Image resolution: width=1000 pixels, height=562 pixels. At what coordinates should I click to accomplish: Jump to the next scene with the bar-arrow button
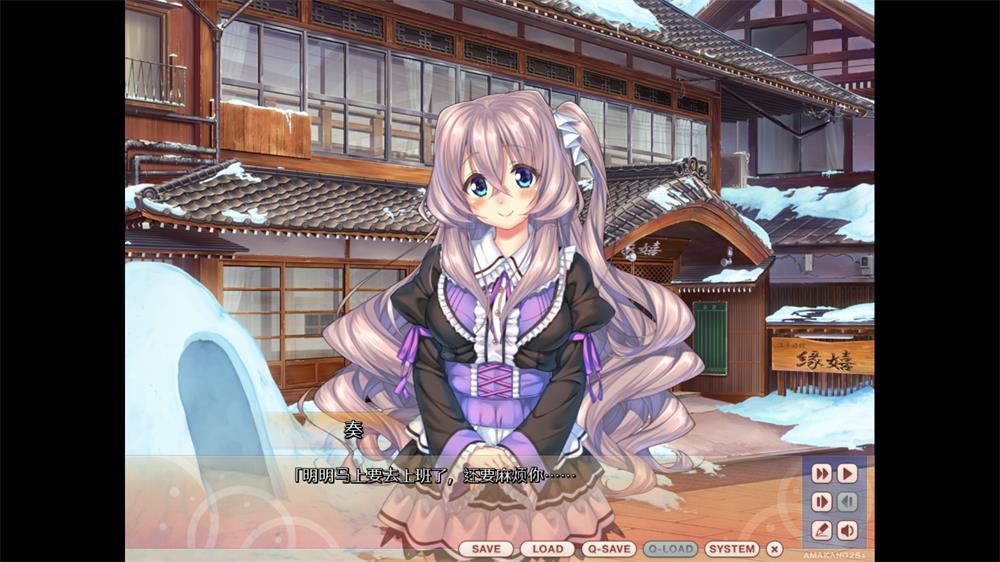(822, 501)
